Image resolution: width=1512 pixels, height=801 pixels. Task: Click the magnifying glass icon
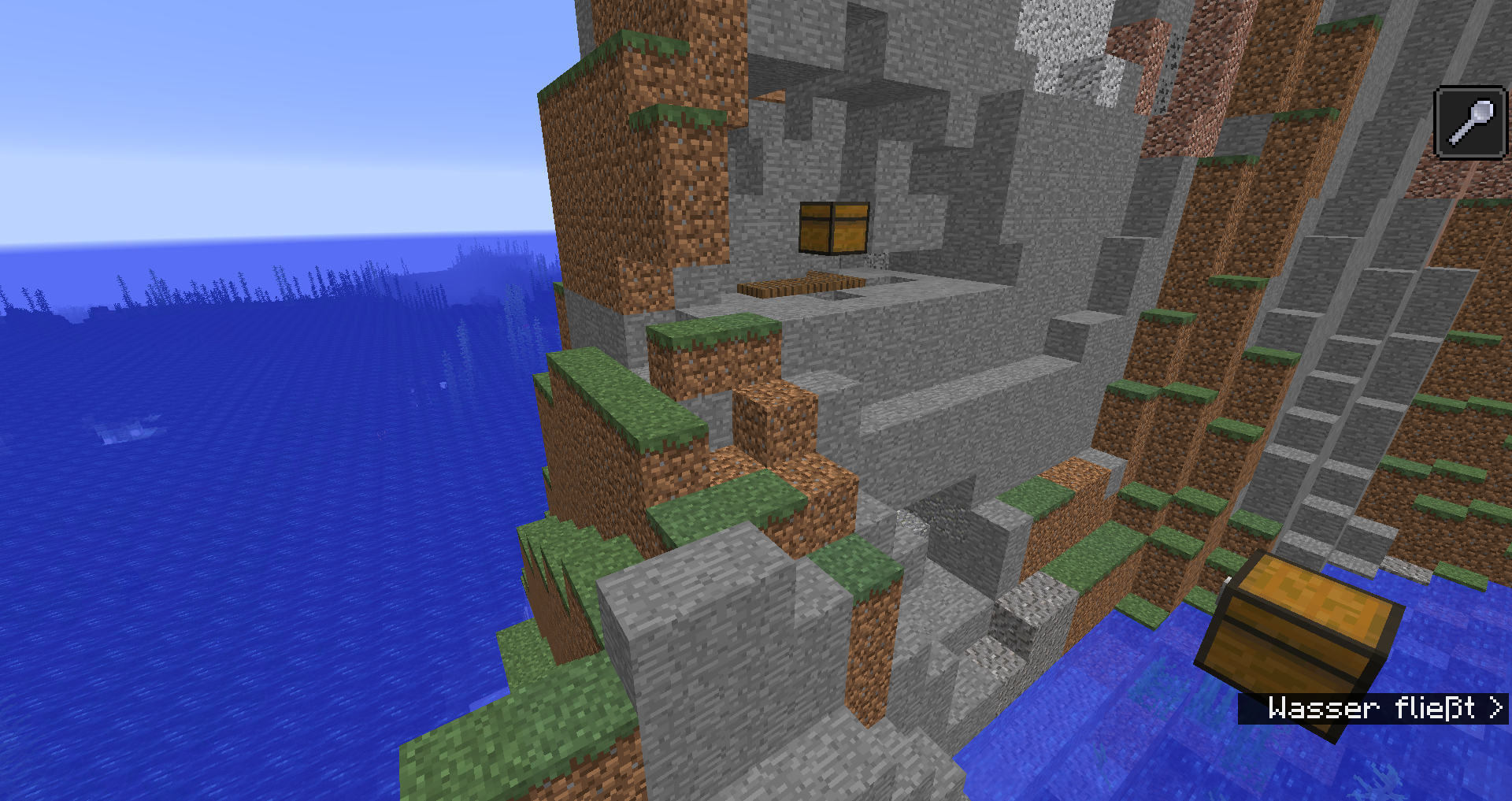click(1470, 123)
